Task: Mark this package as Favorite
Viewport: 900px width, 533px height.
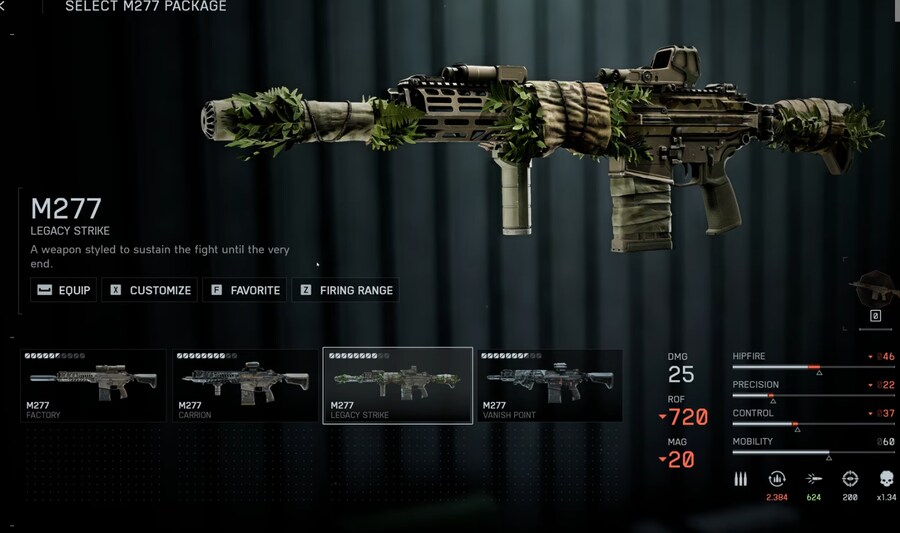Action: (x=245, y=290)
